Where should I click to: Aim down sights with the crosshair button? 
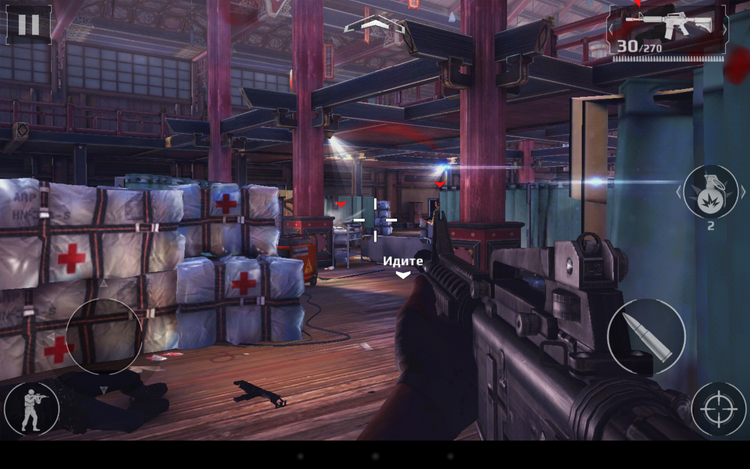(x=718, y=409)
